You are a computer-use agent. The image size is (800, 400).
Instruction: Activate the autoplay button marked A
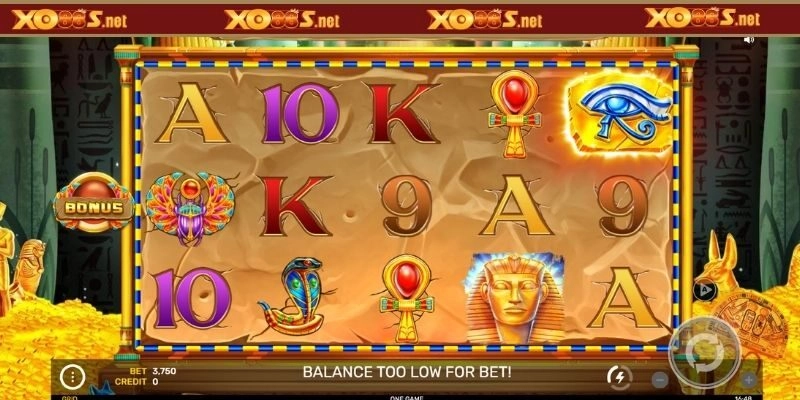pyautogui.click(x=702, y=289)
